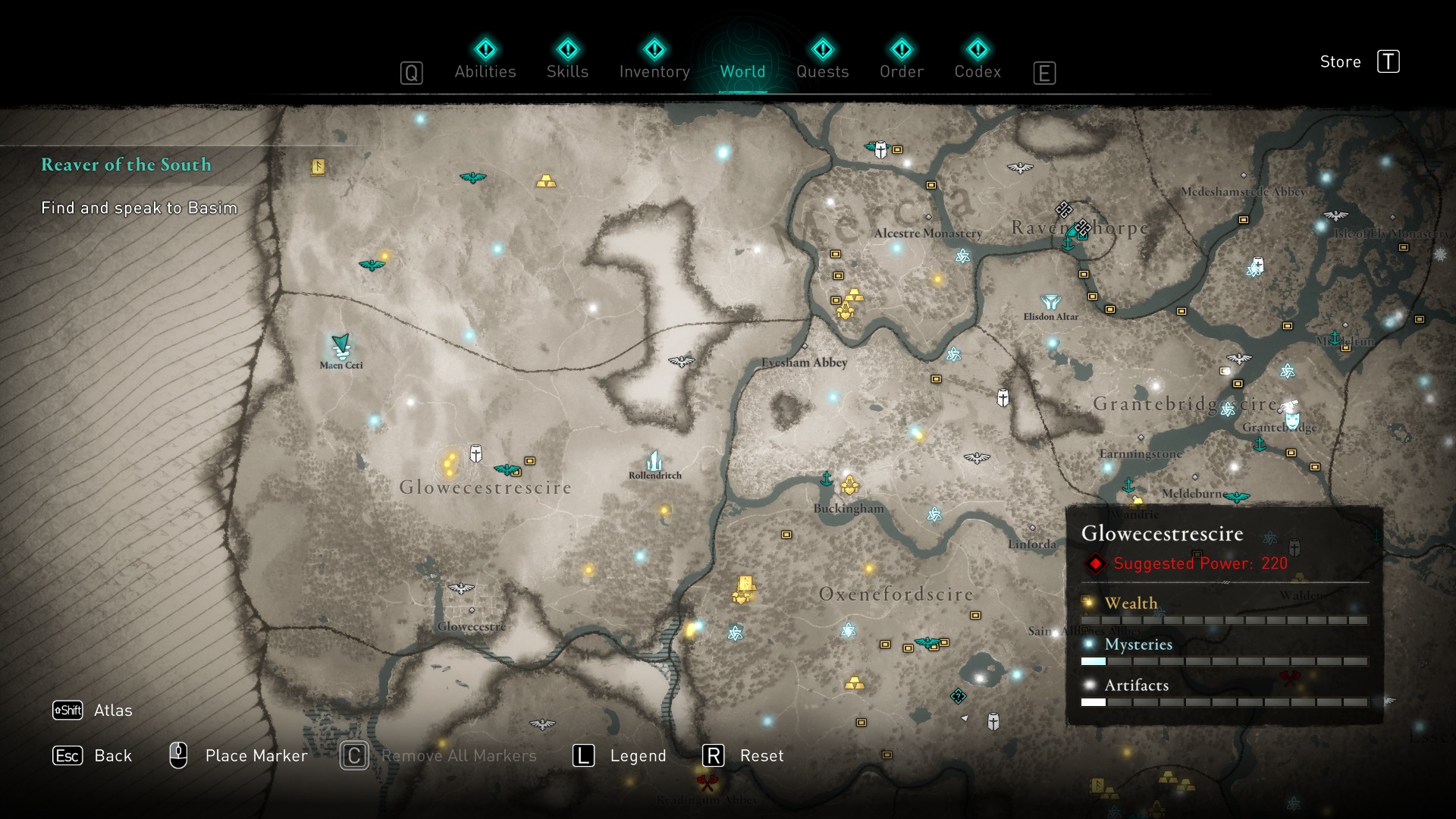Open the Skills tab
1456x819 pixels.
(567, 61)
